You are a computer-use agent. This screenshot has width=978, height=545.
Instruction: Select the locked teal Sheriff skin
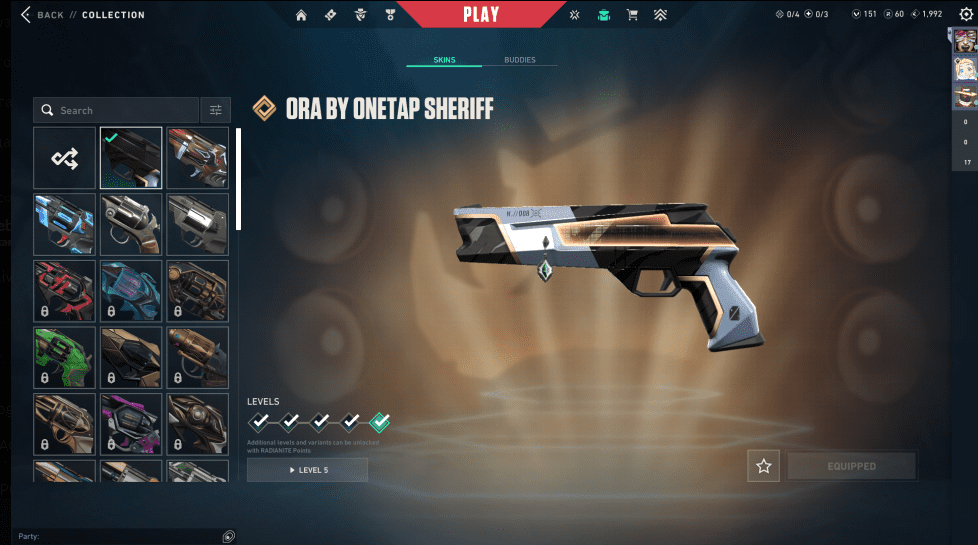click(x=131, y=291)
